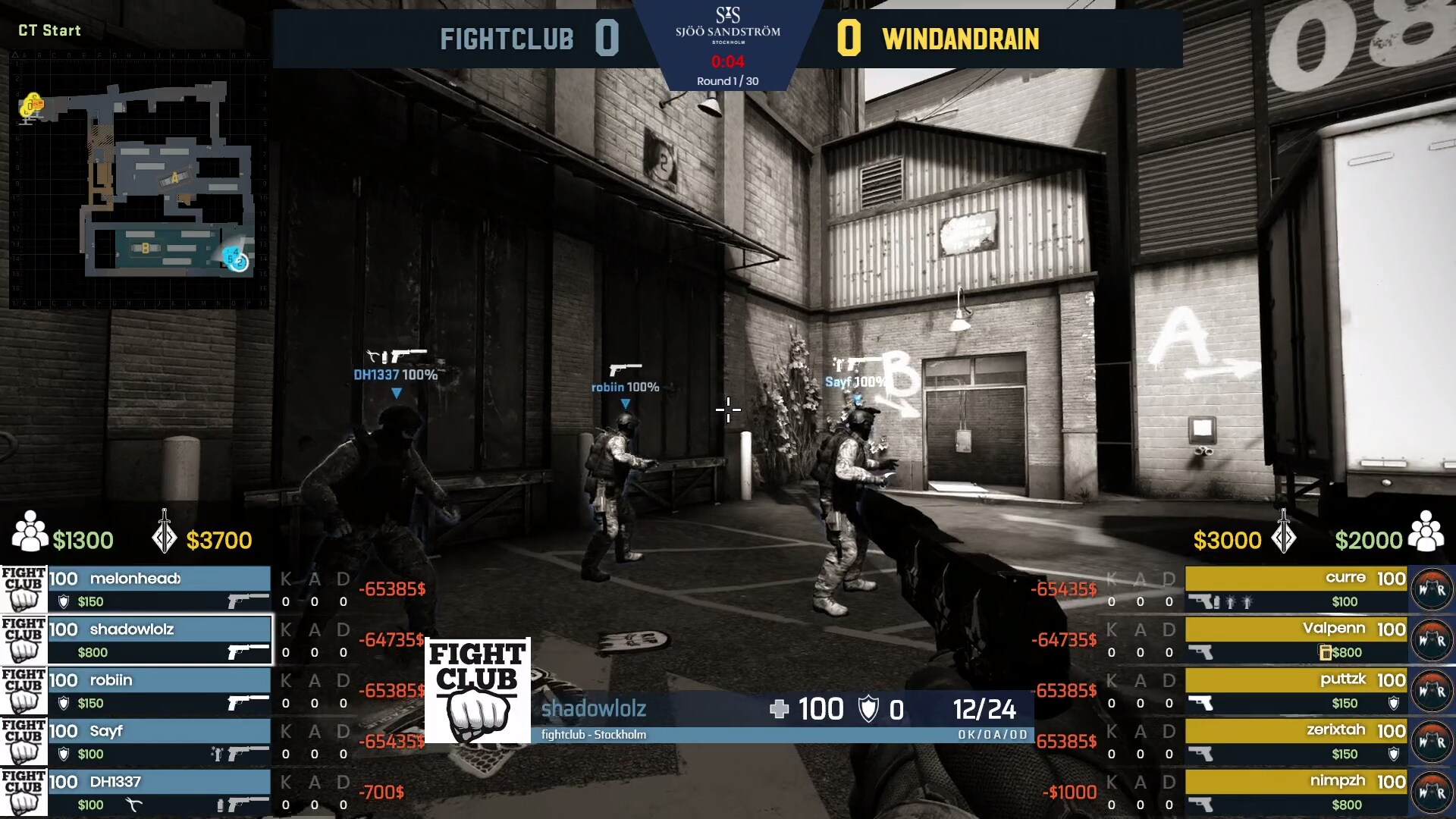Select nimpzh's player row
The width and height of the screenshot is (1456, 819).
tap(1296, 792)
